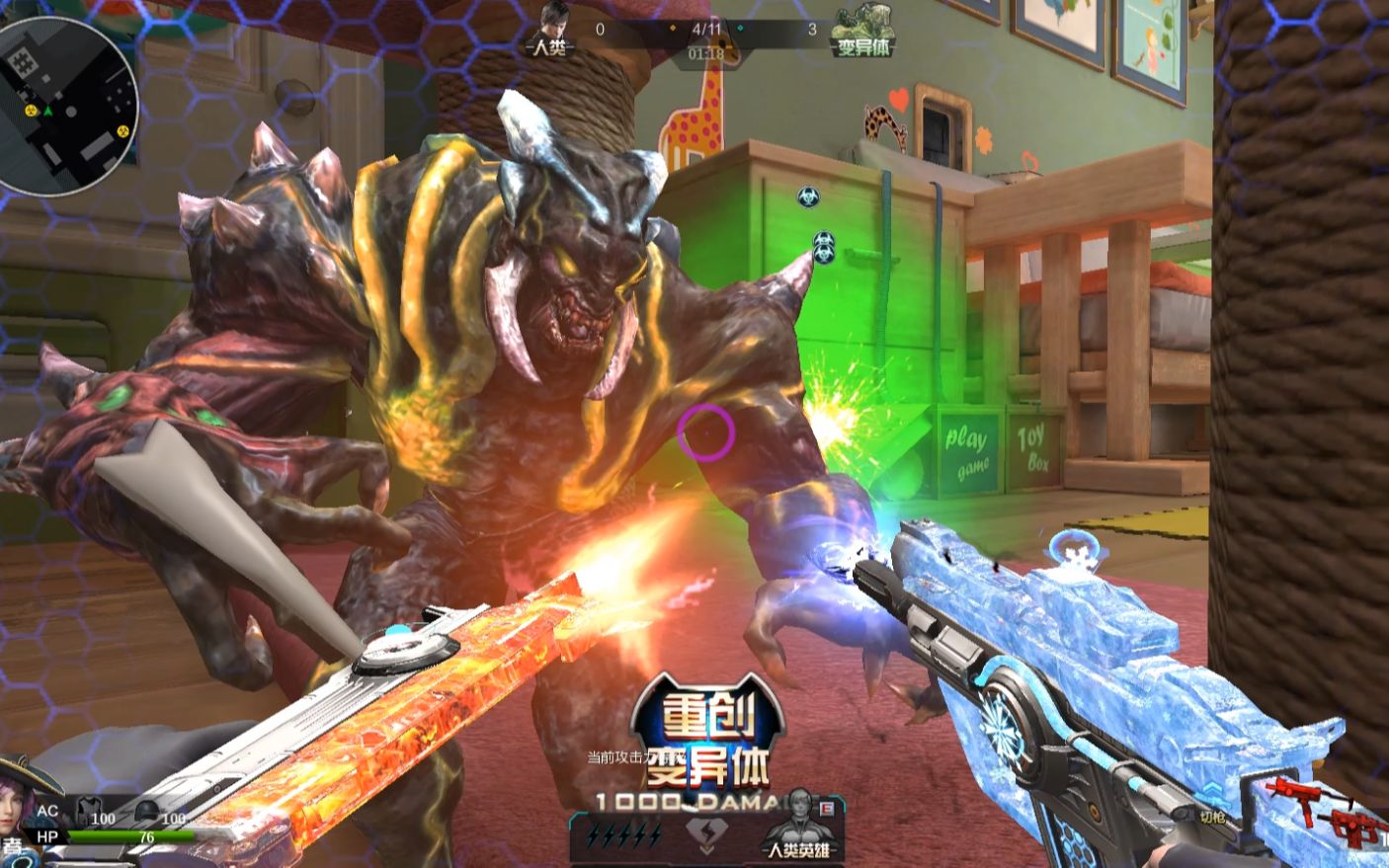Tap the 切枪 weapon switch button
This screenshot has height=868, width=1389.
click(x=1212, y=816)
